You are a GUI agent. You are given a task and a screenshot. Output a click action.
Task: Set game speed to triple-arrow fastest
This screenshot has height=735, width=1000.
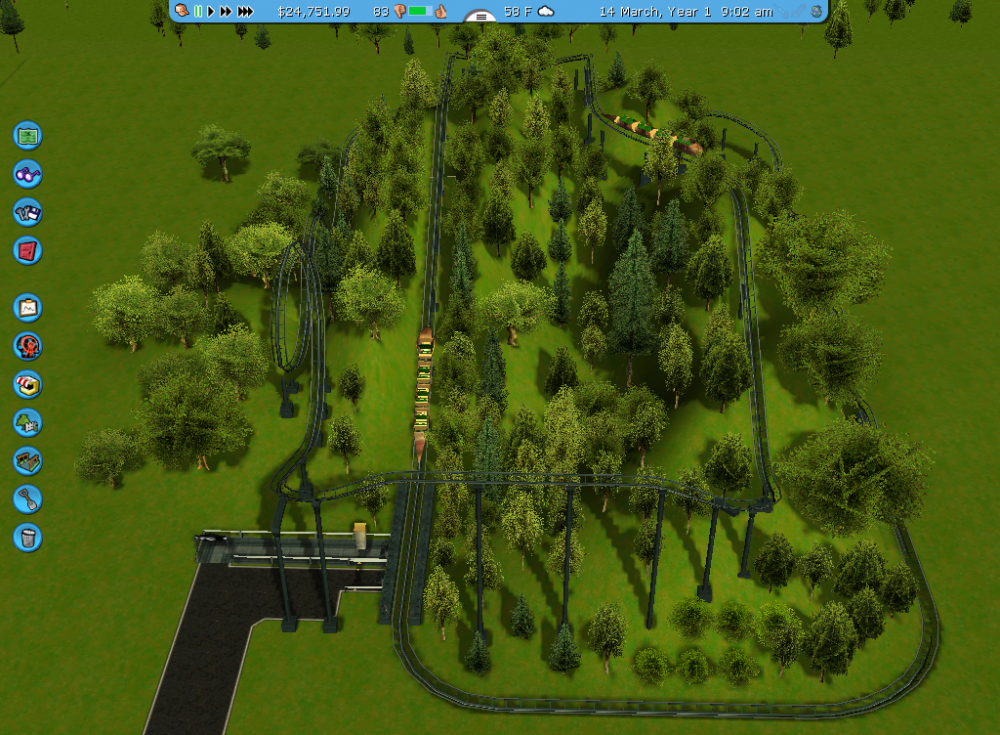tap(245, 11)
